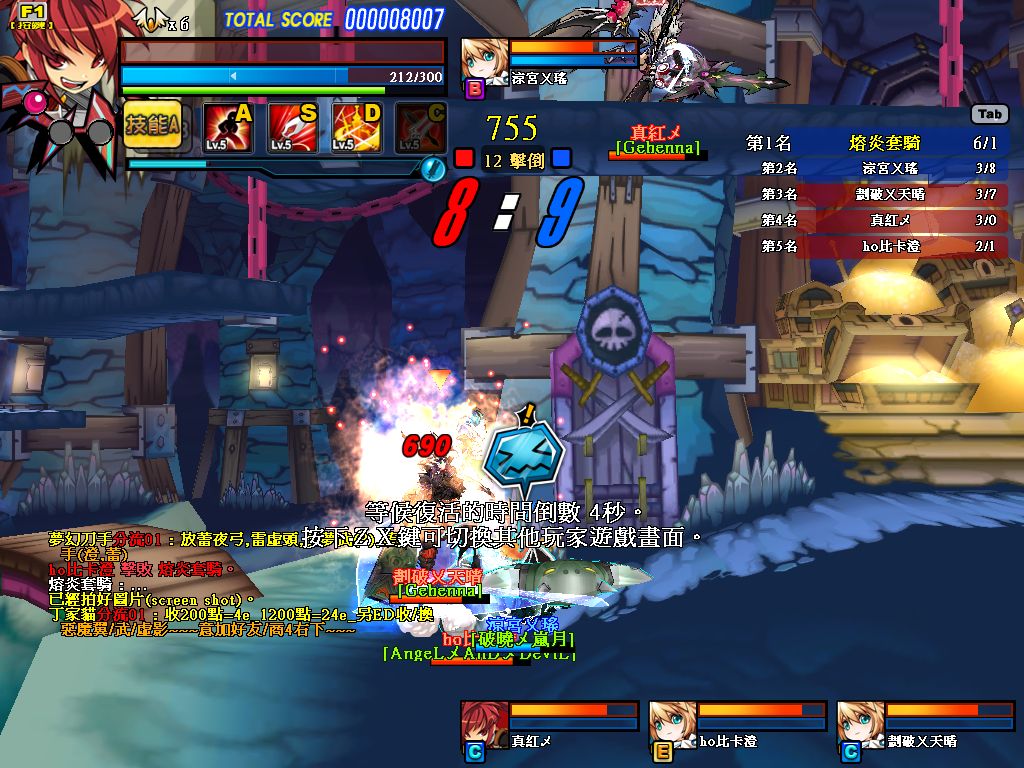The image size is (1024, 768).
Task: Activate the A-slot red silhouette skill
Action: pyautogui.click(x=228, y=128)
